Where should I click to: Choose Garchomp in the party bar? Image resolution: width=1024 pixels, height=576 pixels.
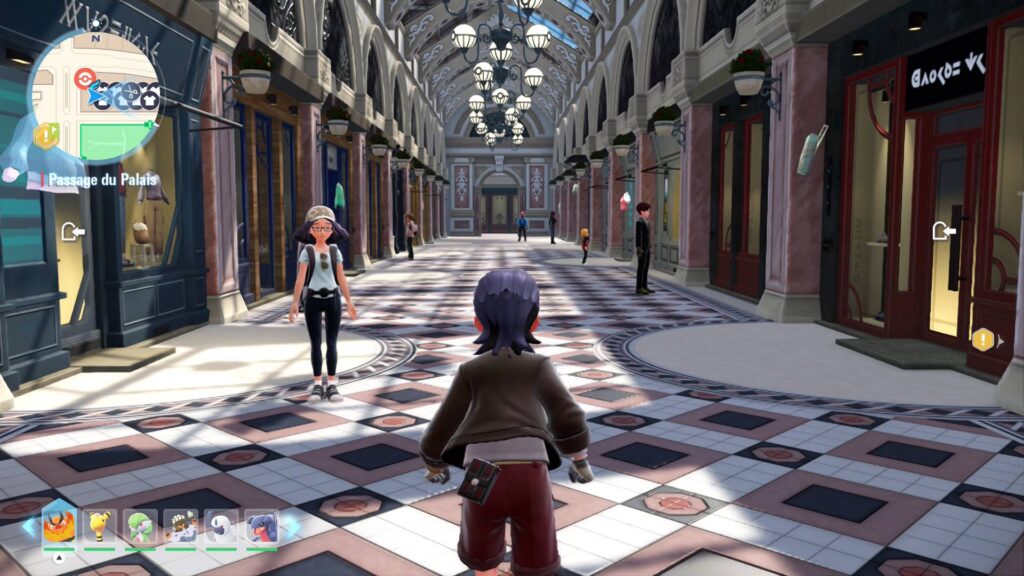point(263,527)
